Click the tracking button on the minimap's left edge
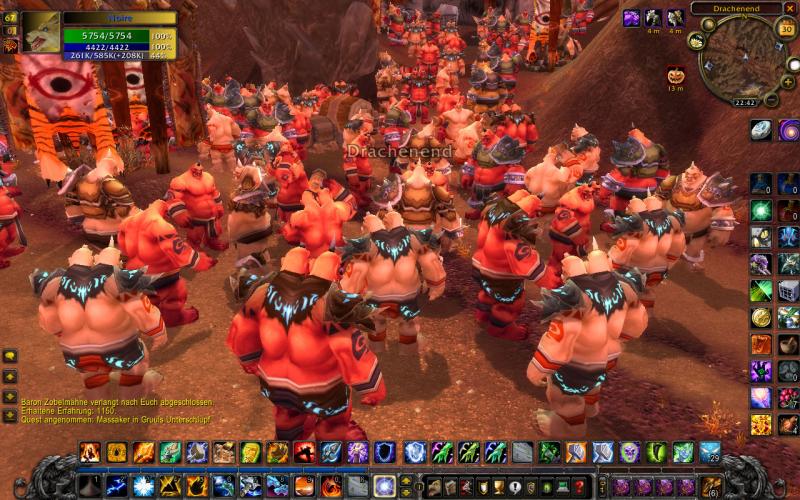The width and height of the screenshot is (800, 500). pyautogui.click(x=697, y=41)
